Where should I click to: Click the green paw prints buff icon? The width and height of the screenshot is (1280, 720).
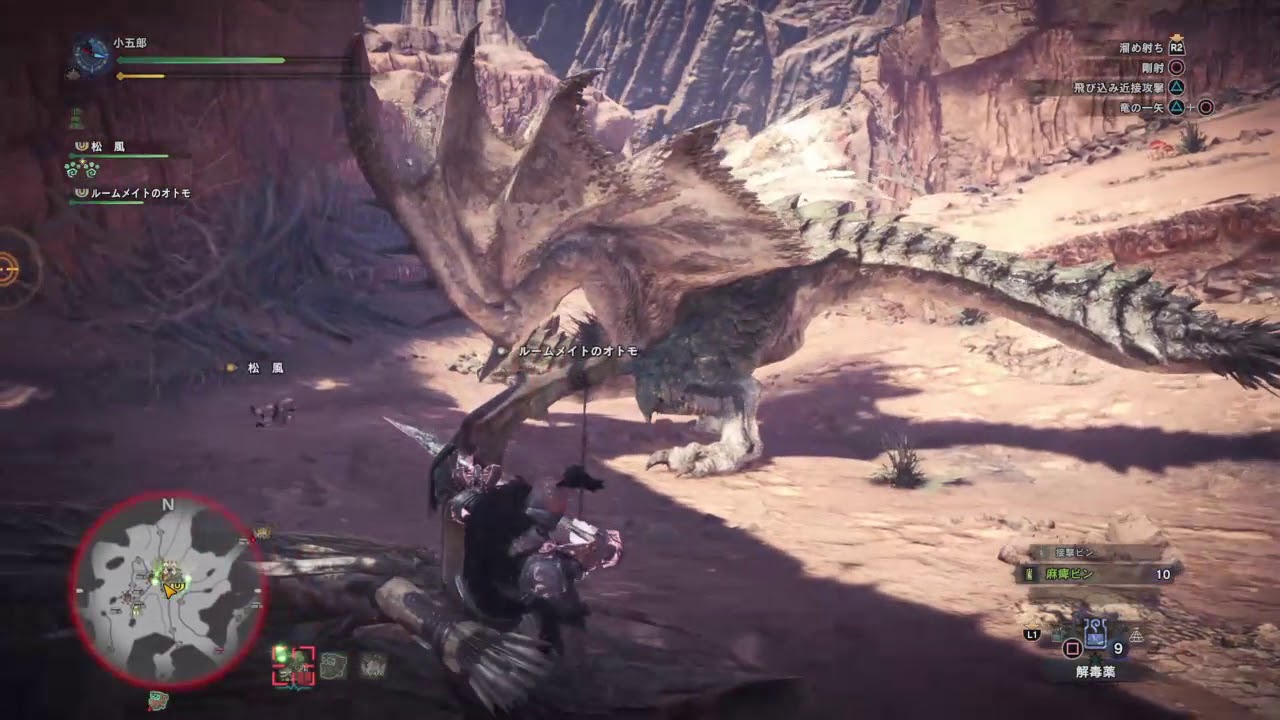pyautogui.click(x=80, y=169)
